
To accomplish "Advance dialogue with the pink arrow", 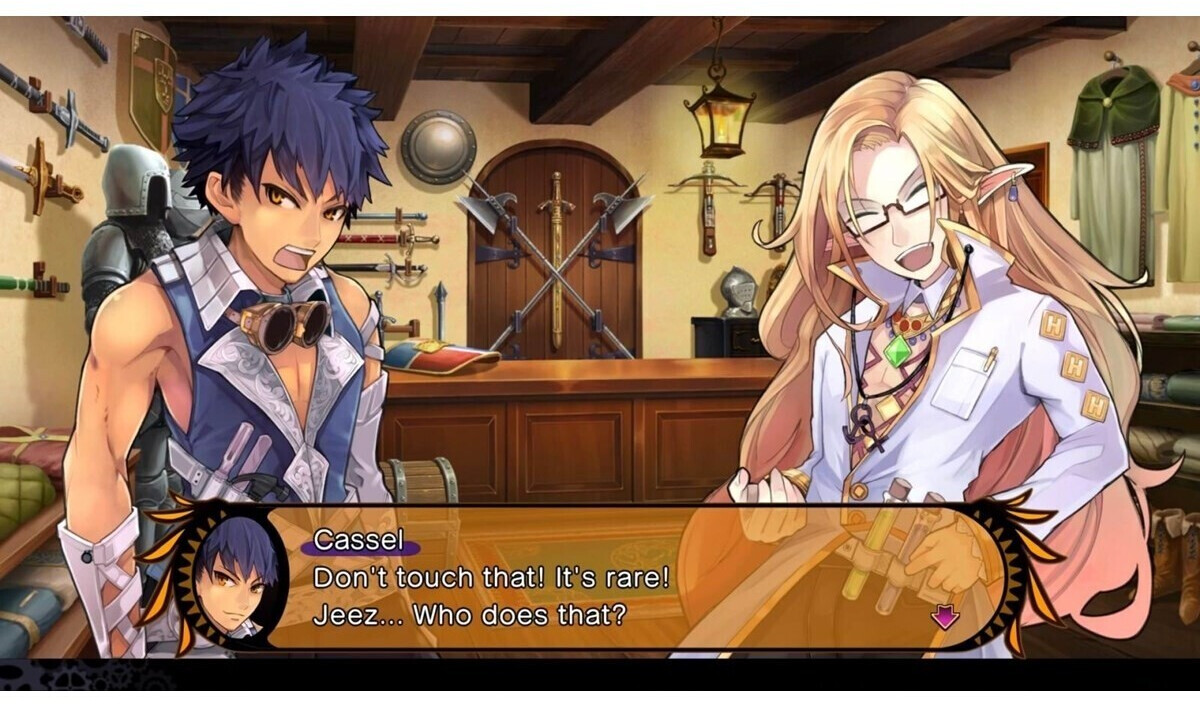I will pos(944,616).
